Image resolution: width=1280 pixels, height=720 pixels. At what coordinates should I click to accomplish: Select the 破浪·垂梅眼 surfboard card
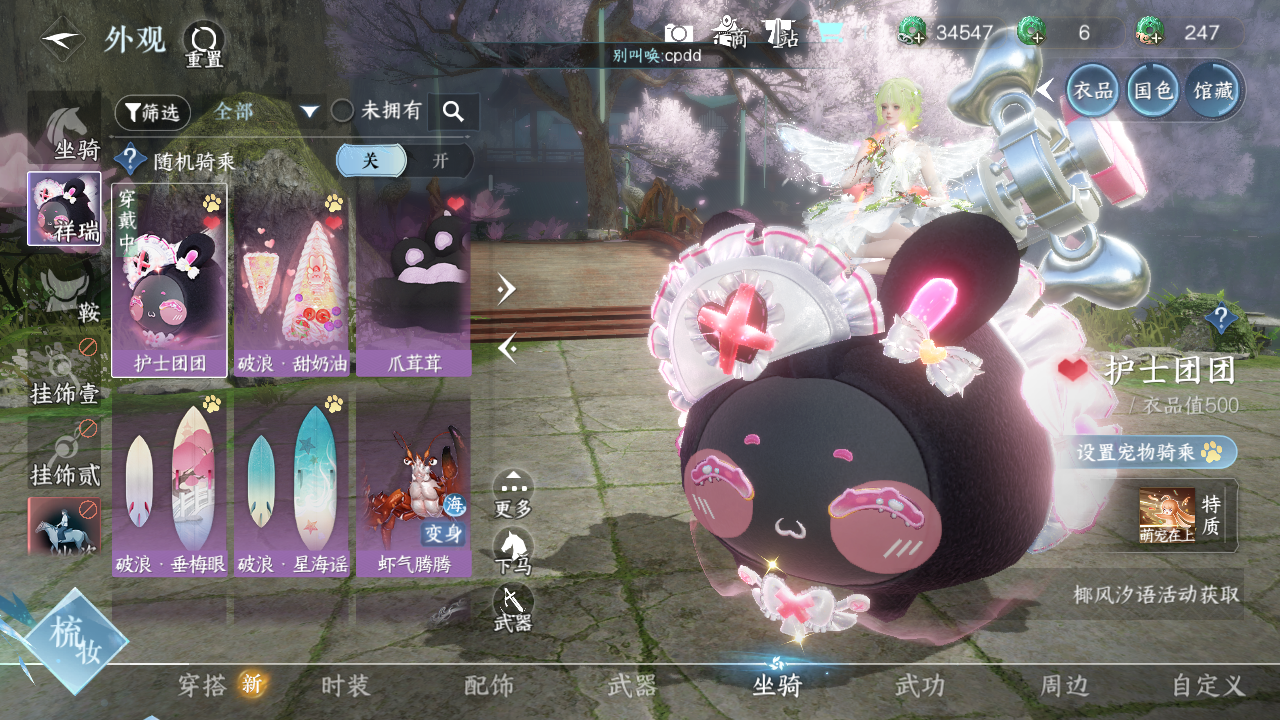coord(169,485)
